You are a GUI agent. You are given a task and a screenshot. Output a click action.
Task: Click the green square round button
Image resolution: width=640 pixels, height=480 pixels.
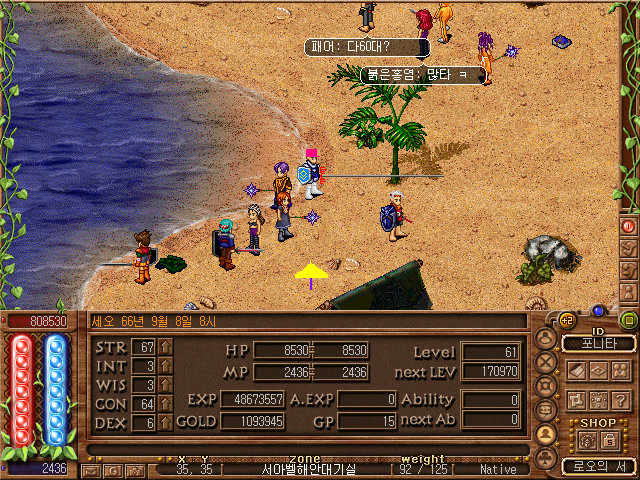[x=629, y=321]
